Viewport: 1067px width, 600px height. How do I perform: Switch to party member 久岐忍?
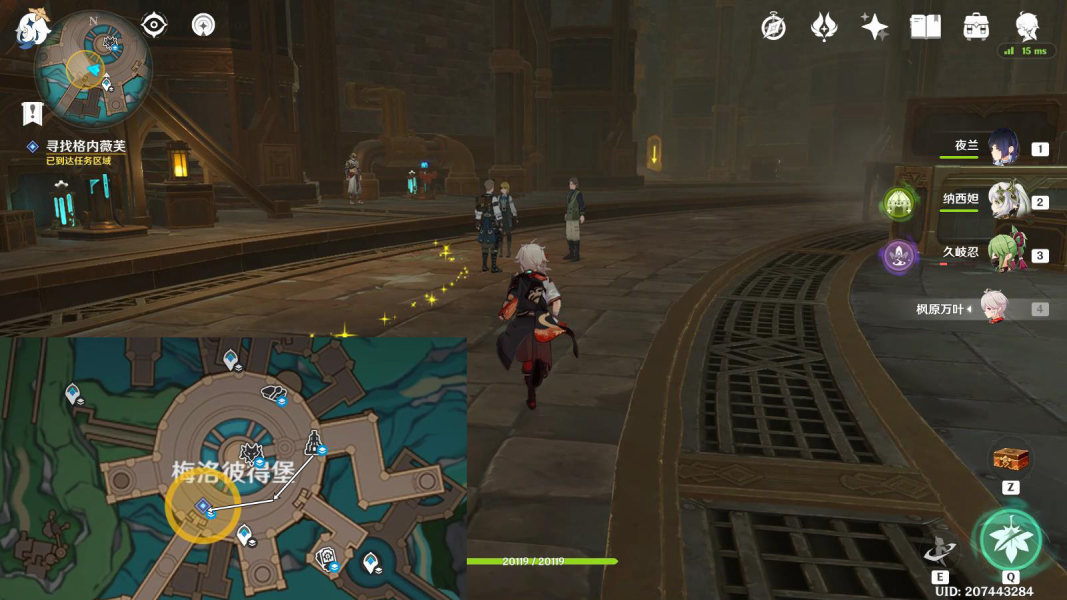pos(1006,254)
